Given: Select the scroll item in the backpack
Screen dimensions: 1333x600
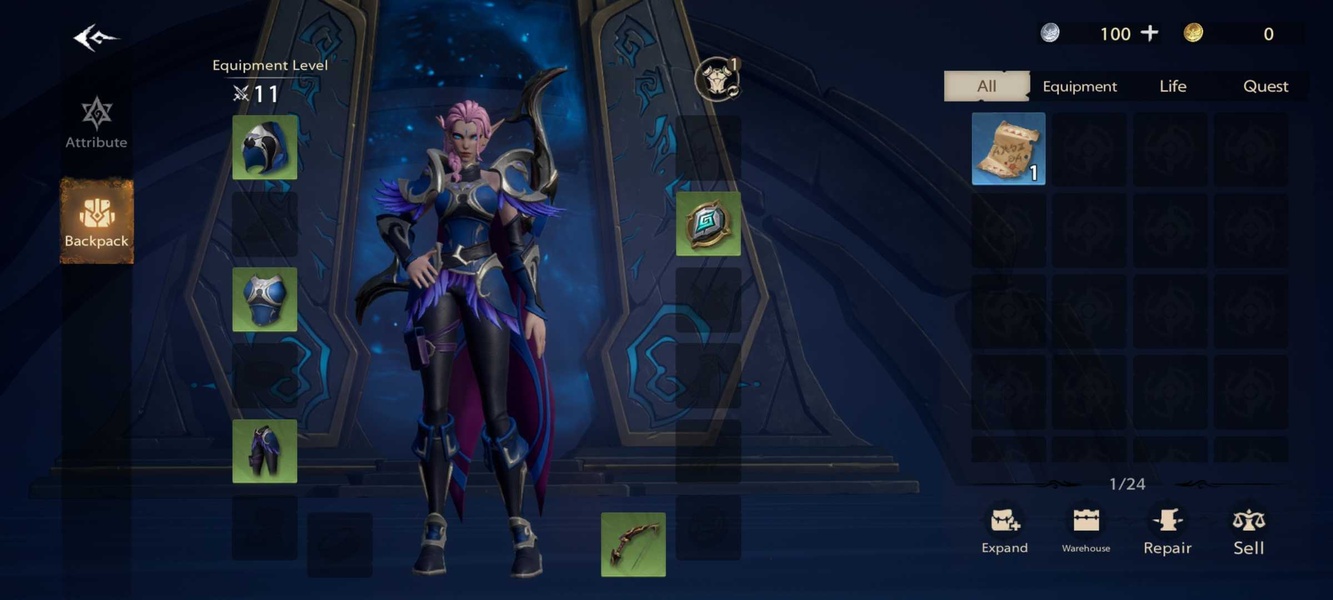Looking at the screenshot, I should [1008, 149].
